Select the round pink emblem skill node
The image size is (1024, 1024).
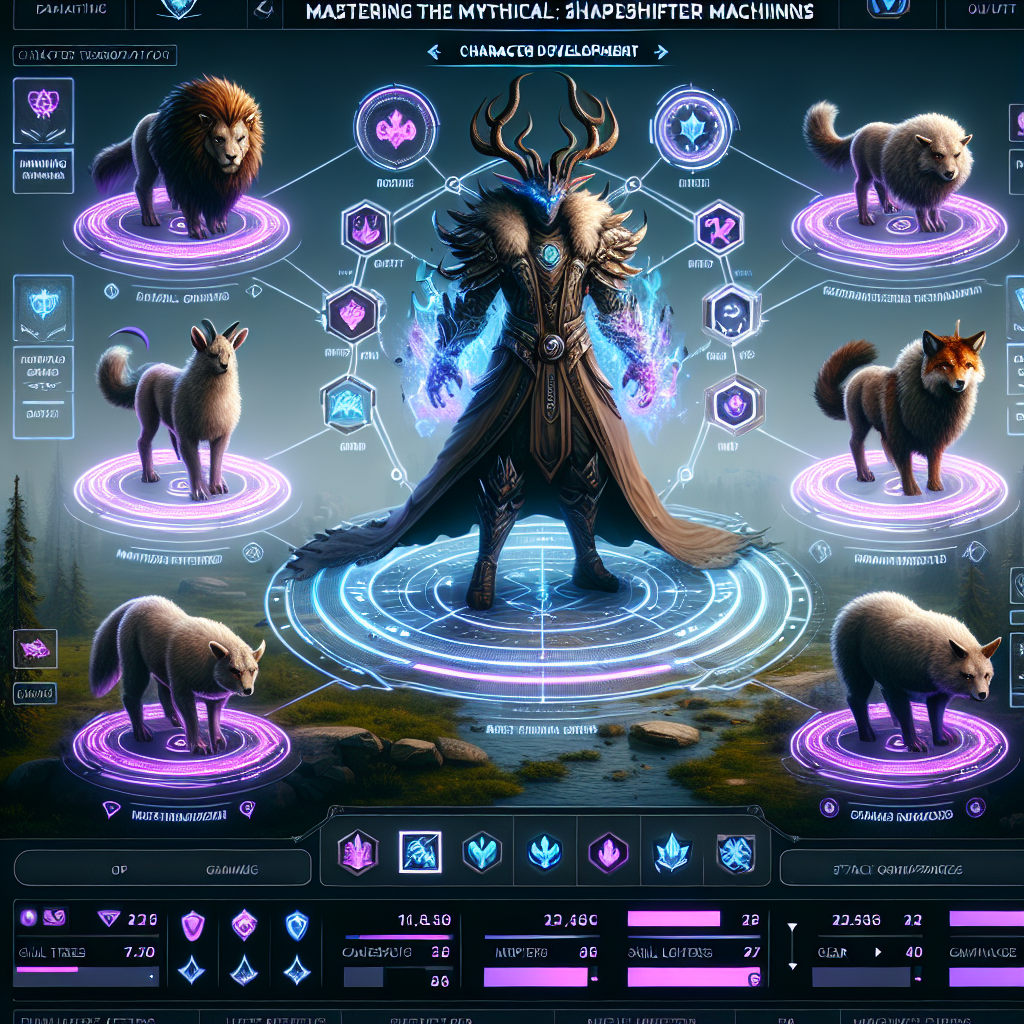click(394, 128)
